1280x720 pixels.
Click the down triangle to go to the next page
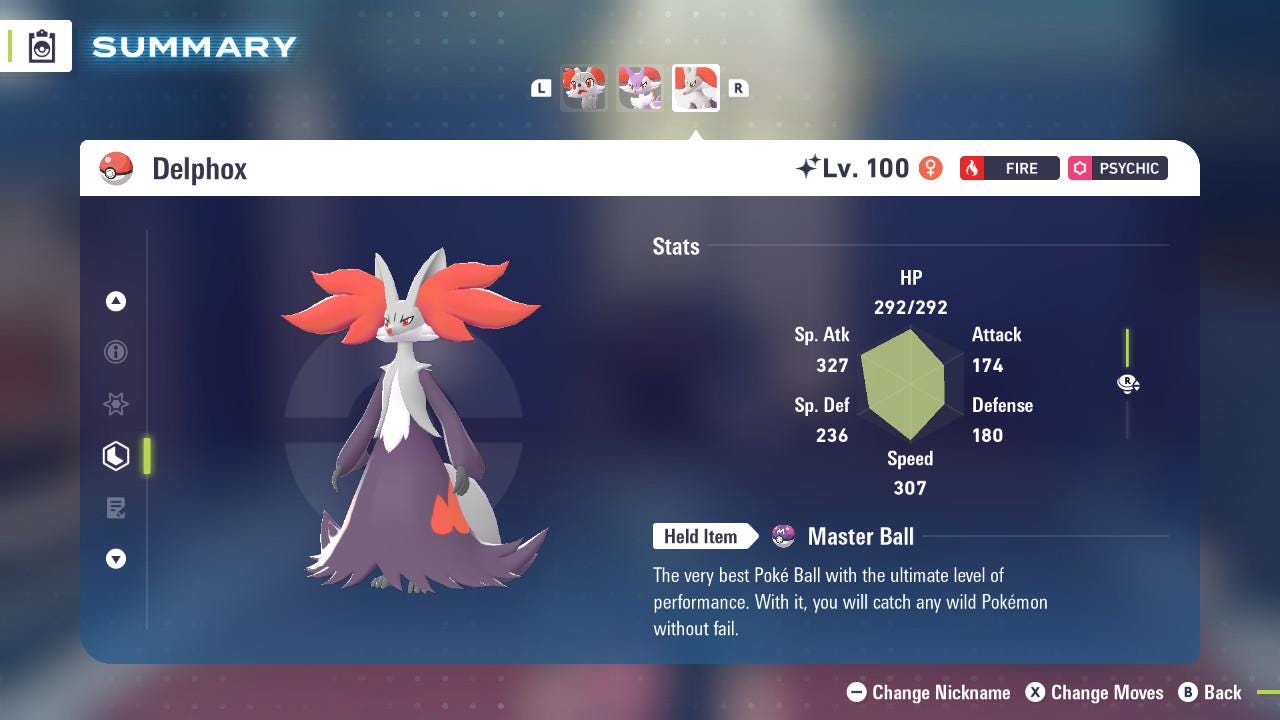point(116,559)
